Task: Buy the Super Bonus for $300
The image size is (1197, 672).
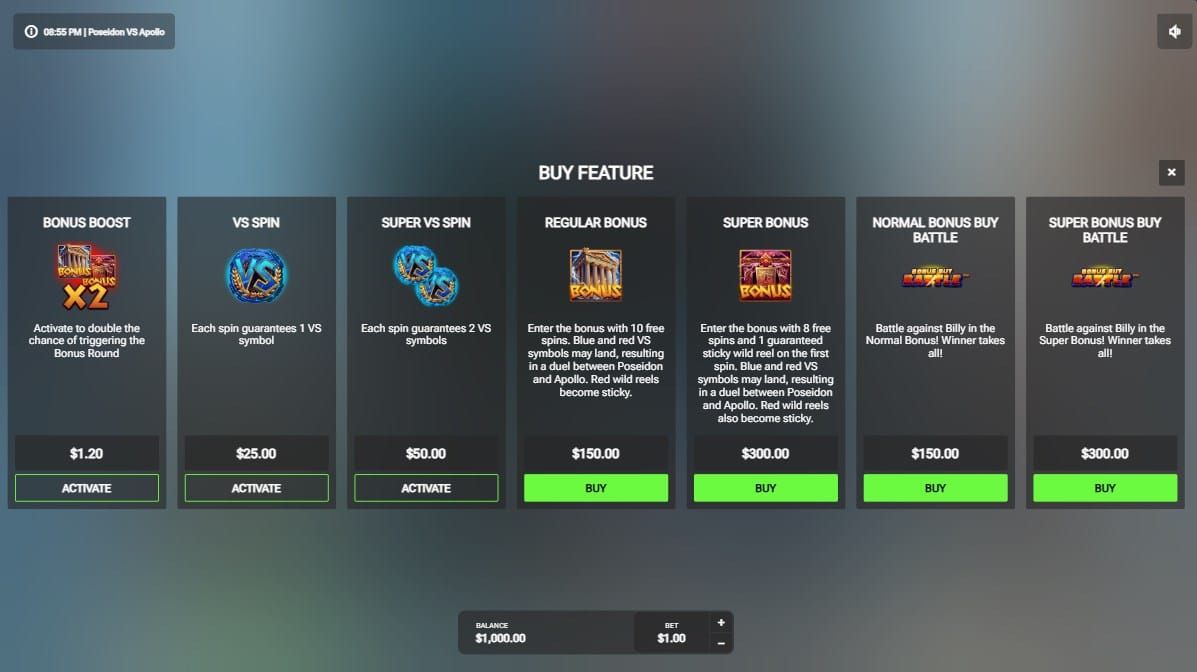Action: coord(765,488)
